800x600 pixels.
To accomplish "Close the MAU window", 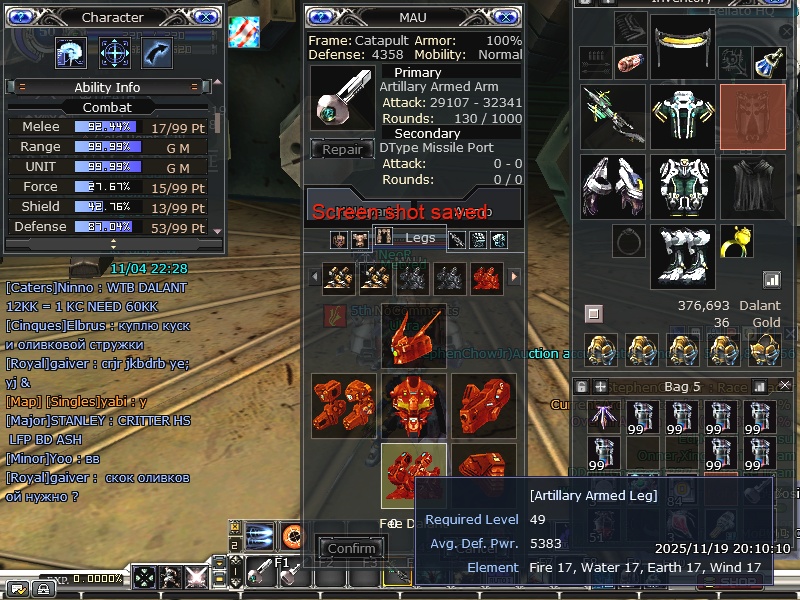I will 505,17.
